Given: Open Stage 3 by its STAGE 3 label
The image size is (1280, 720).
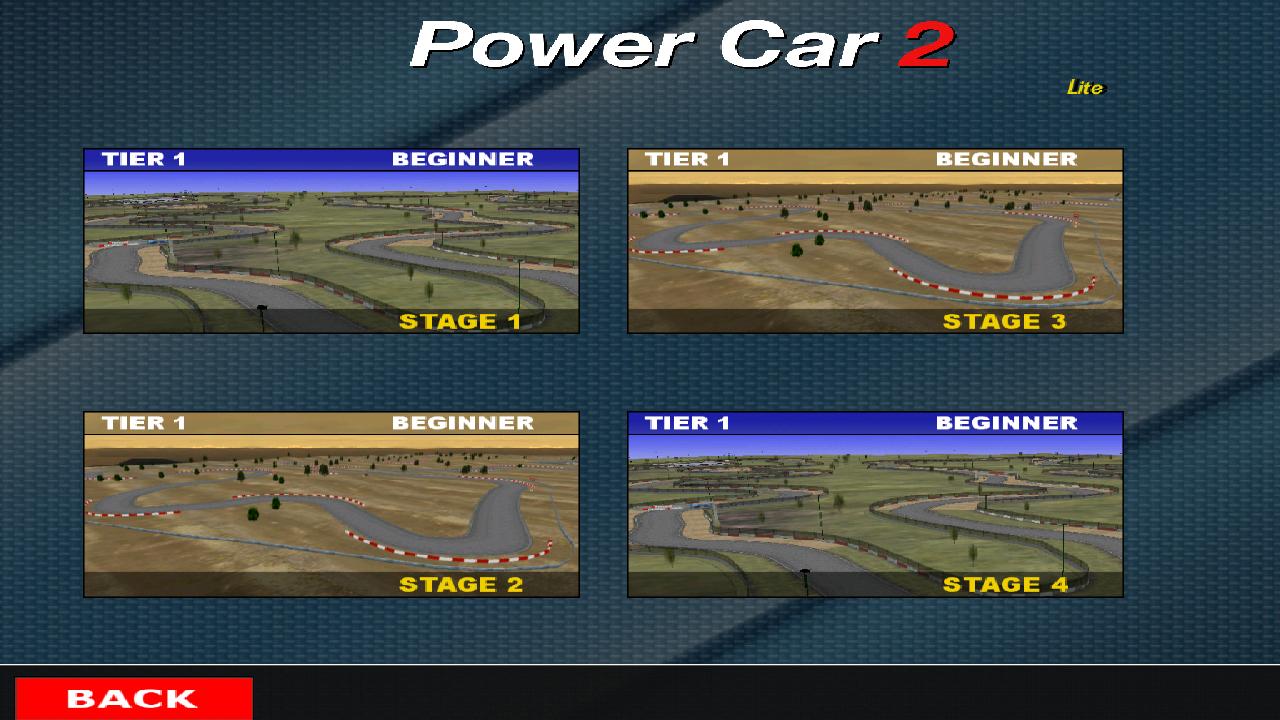Looking at the screenshot, I should [x=1006, y=321].
